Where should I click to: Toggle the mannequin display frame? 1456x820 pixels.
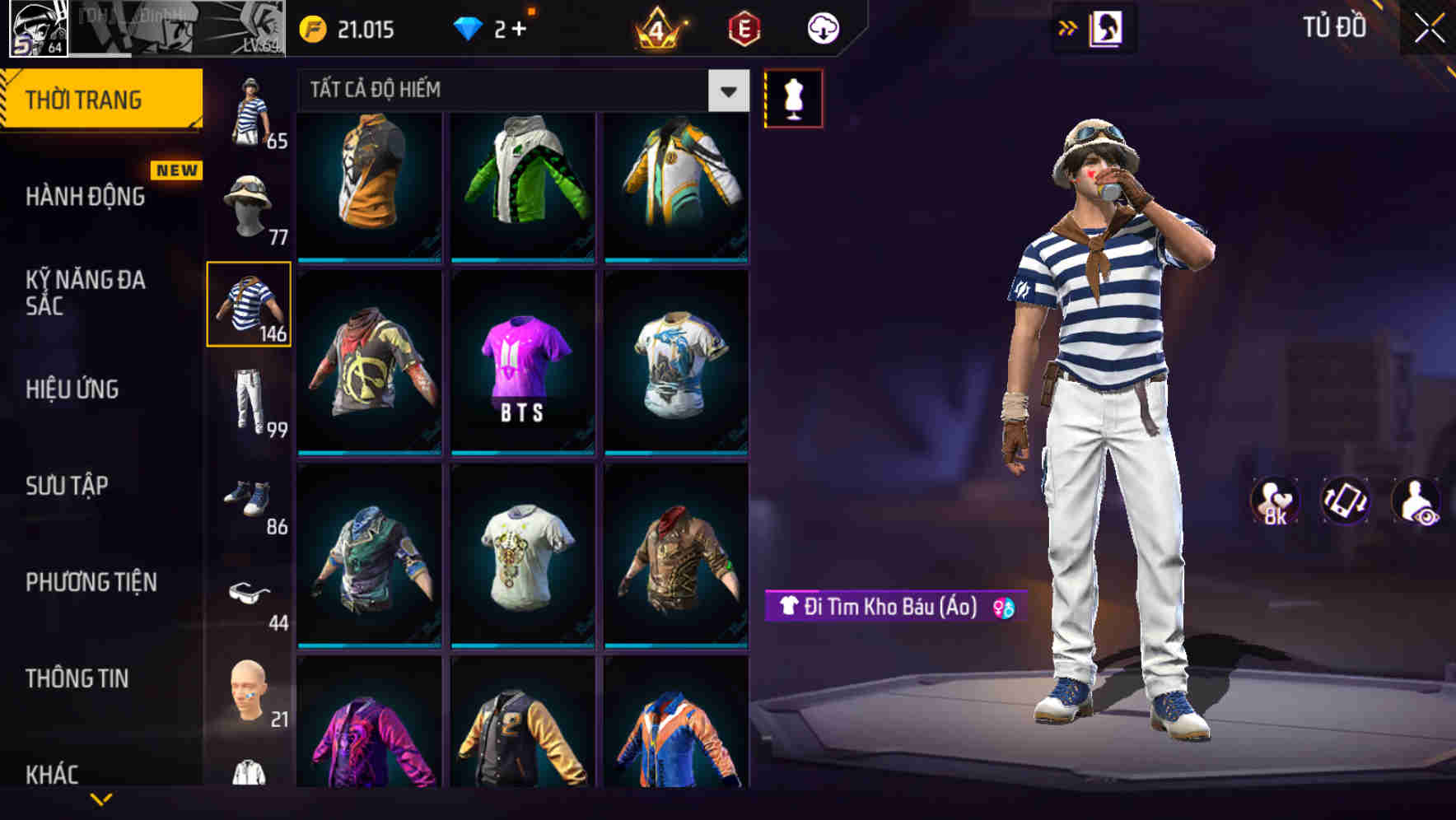pos(793,97)
